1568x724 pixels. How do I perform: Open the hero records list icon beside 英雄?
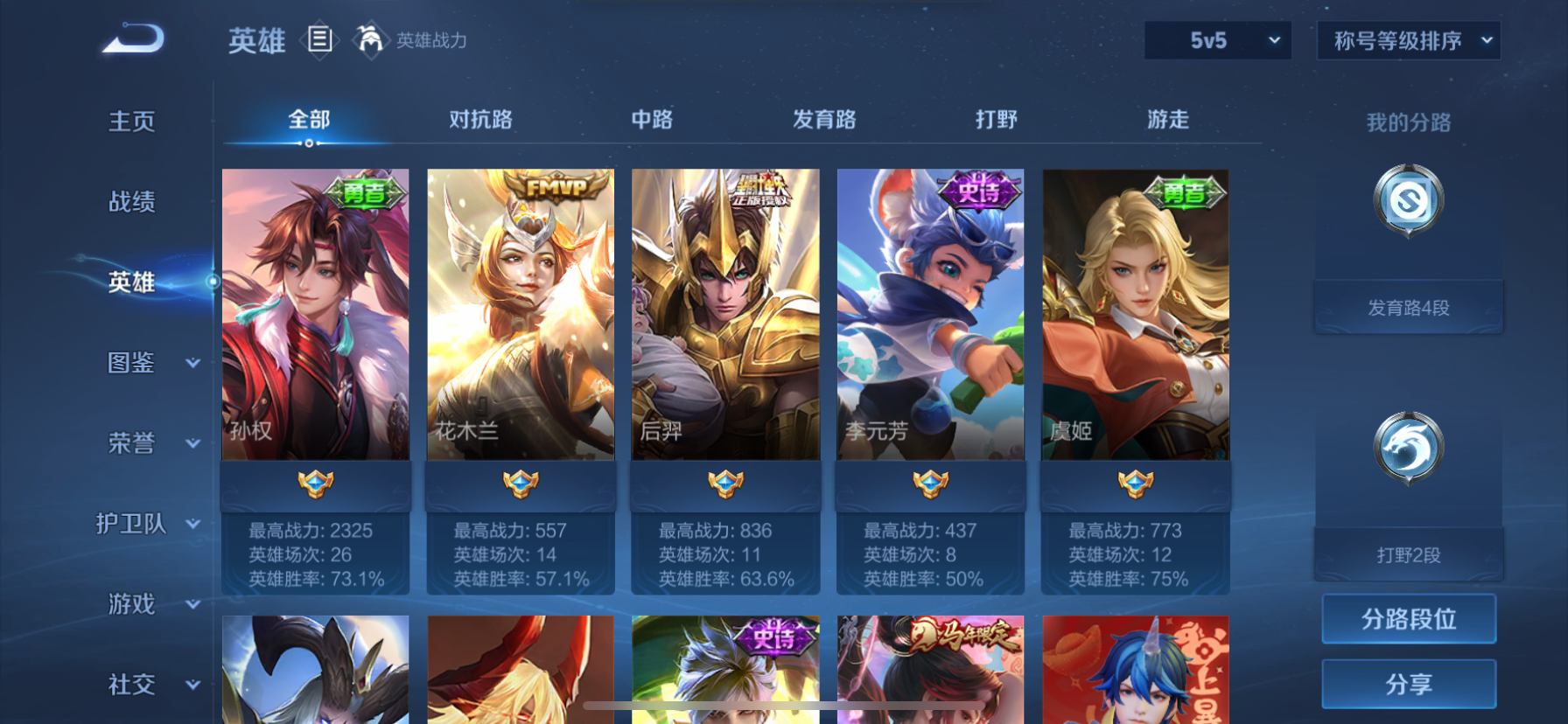(321, 41)
